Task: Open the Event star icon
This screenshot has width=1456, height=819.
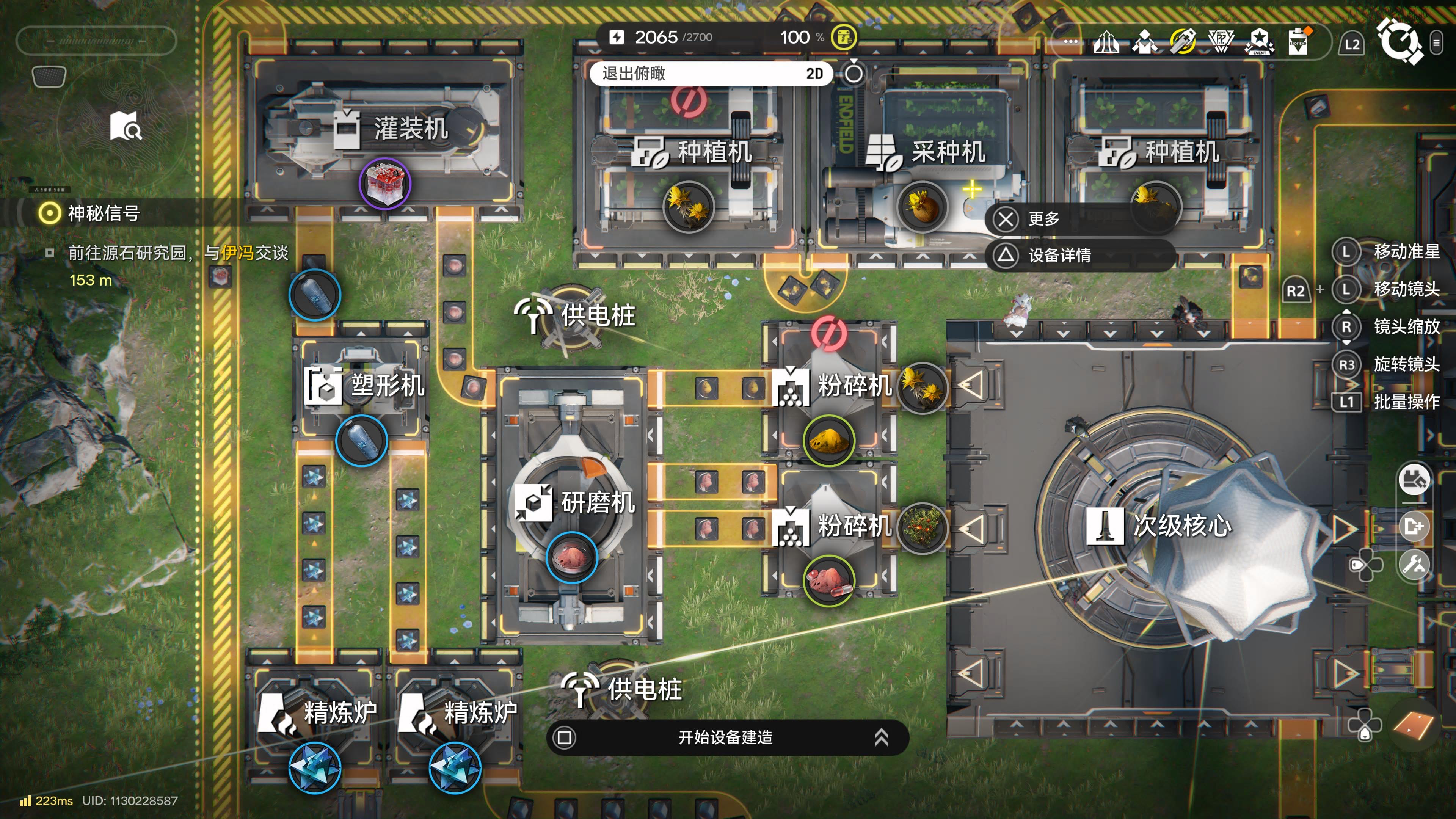Action: [1259, 41]
